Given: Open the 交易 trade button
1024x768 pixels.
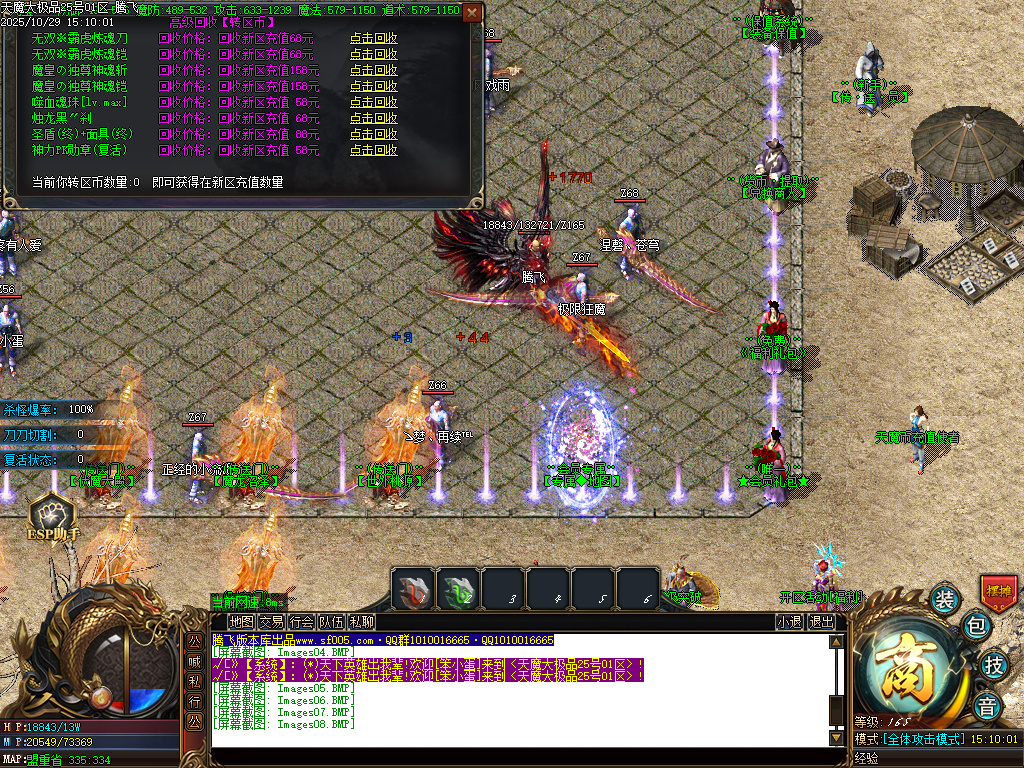Looking at the screenshot, I should [271, 622].
